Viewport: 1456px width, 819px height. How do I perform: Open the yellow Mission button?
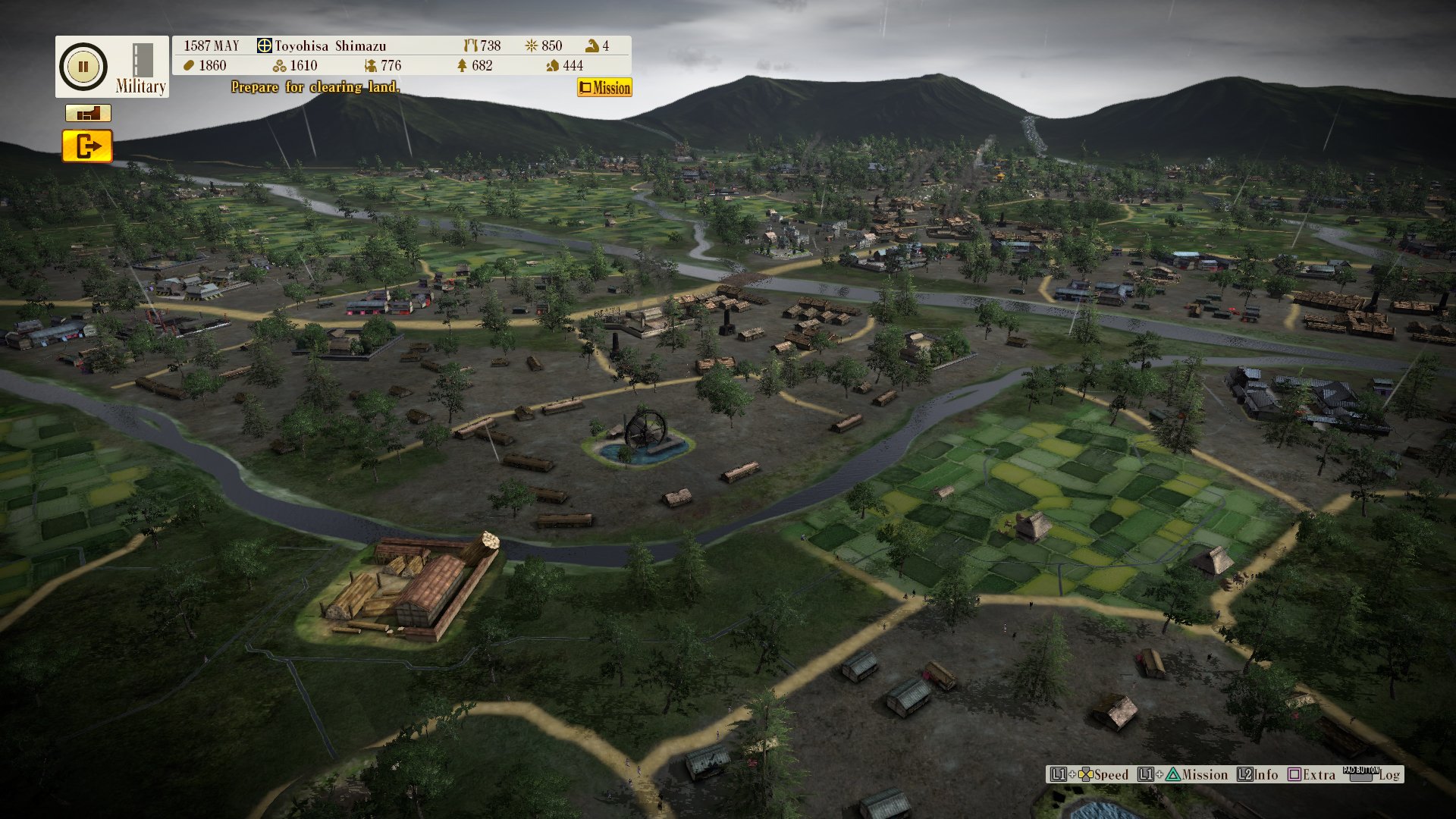click(x=604, y=88)
